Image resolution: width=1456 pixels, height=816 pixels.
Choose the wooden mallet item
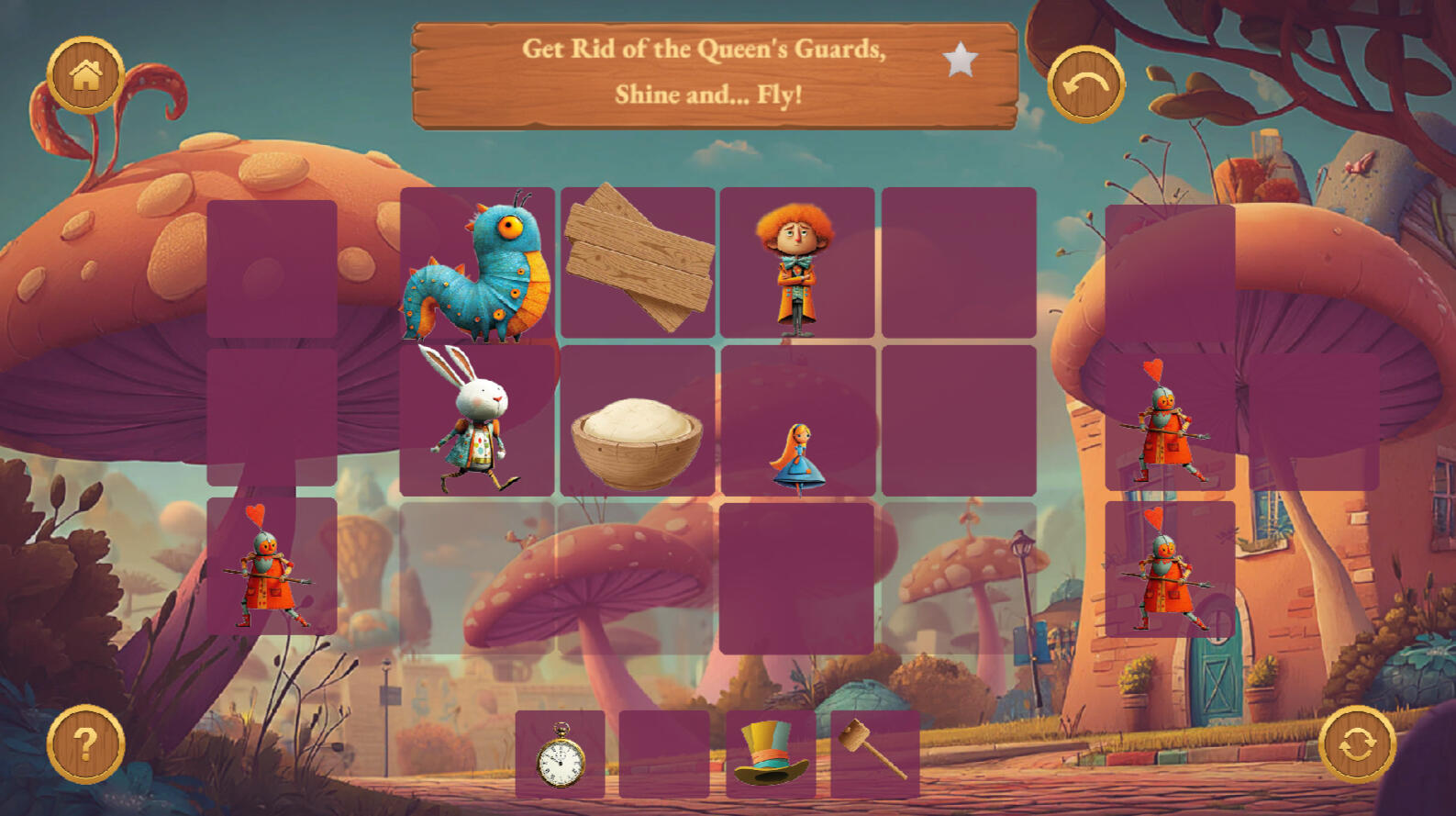click(874, 753)
